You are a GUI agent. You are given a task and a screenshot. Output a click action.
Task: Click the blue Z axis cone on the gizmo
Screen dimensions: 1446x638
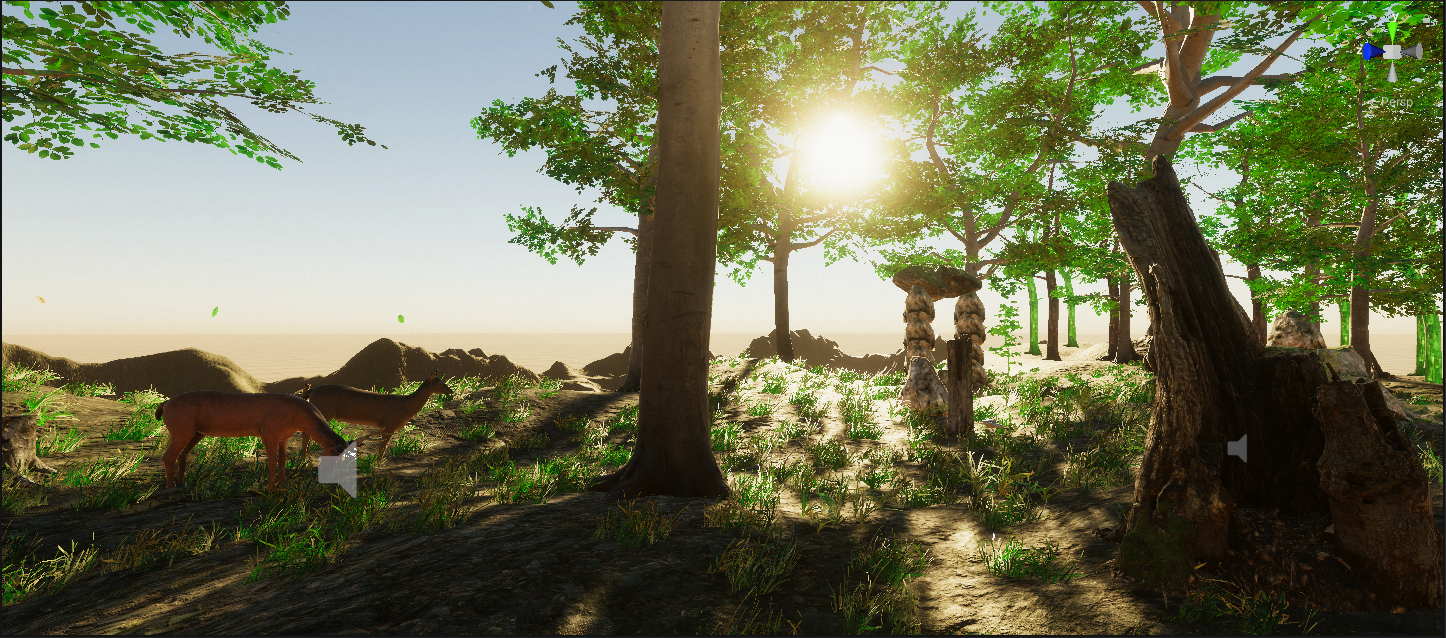click(x=1372, y=51)
